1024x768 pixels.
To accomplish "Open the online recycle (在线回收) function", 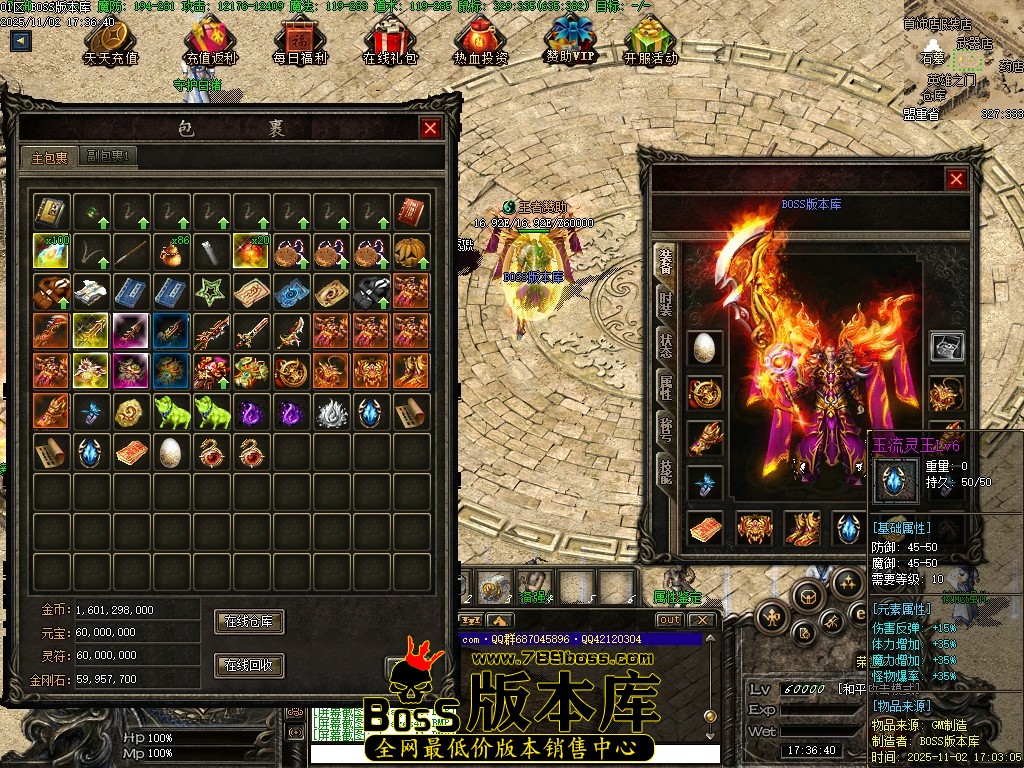I will (249, 665).
